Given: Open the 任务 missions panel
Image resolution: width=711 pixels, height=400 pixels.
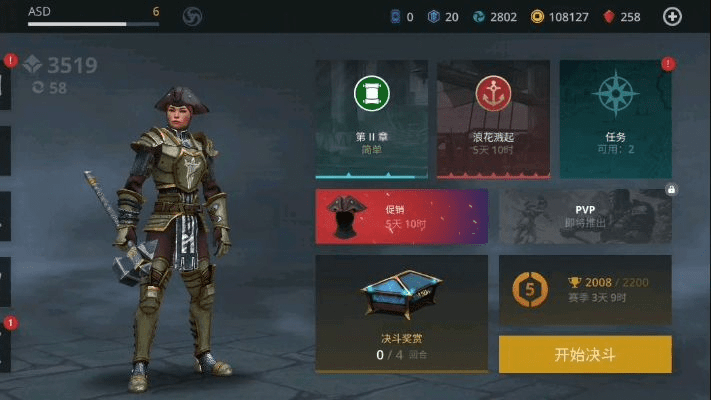Looking at the screenshot, I should coord(615,119).
